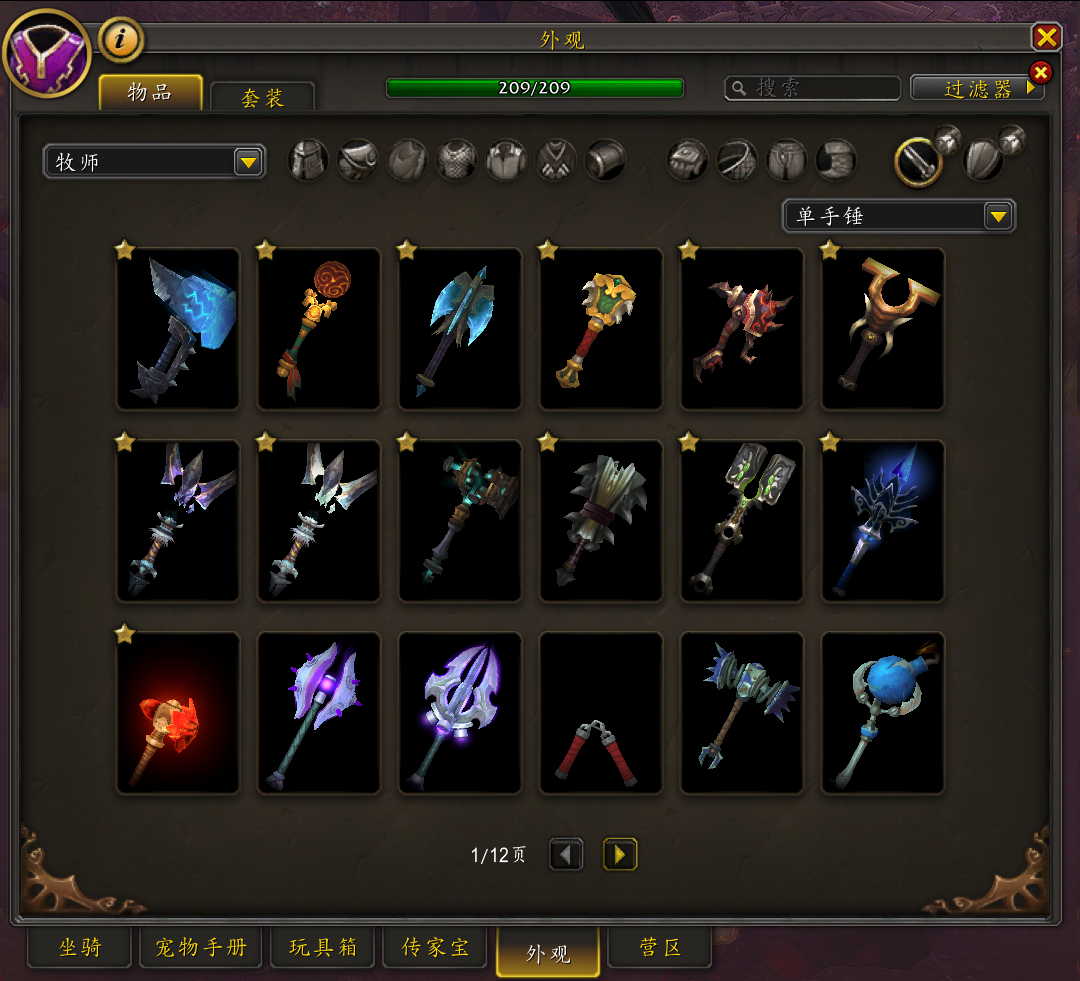Select the fiery red glowing mace appearance
Screen dimensions: 1080x981
178,713
